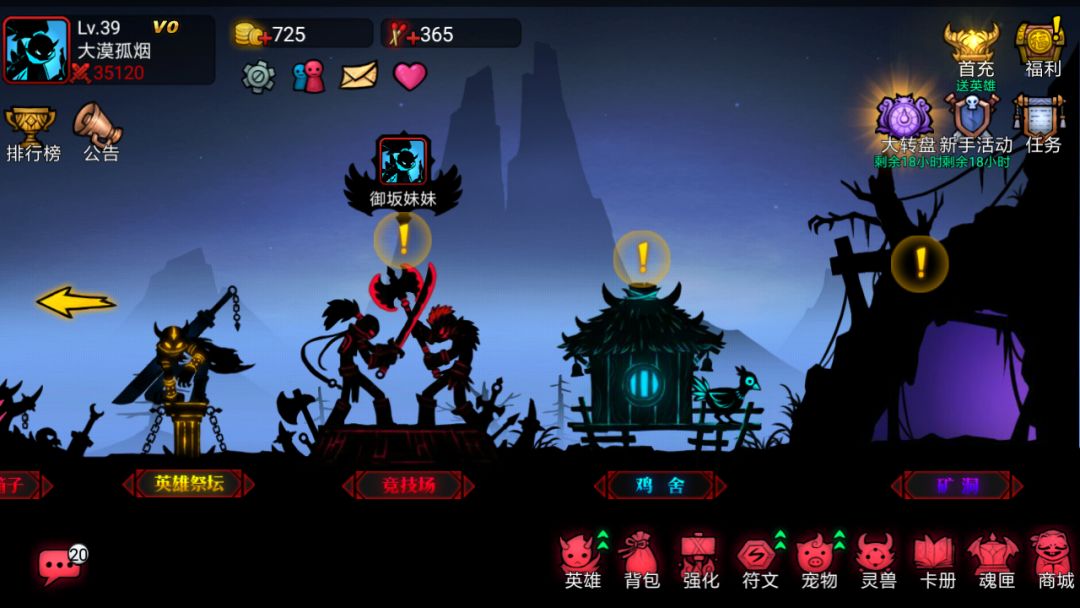Open the 福利 welfare chest
Viewport: 1080px width, 608px height.
coord(1041,50)
